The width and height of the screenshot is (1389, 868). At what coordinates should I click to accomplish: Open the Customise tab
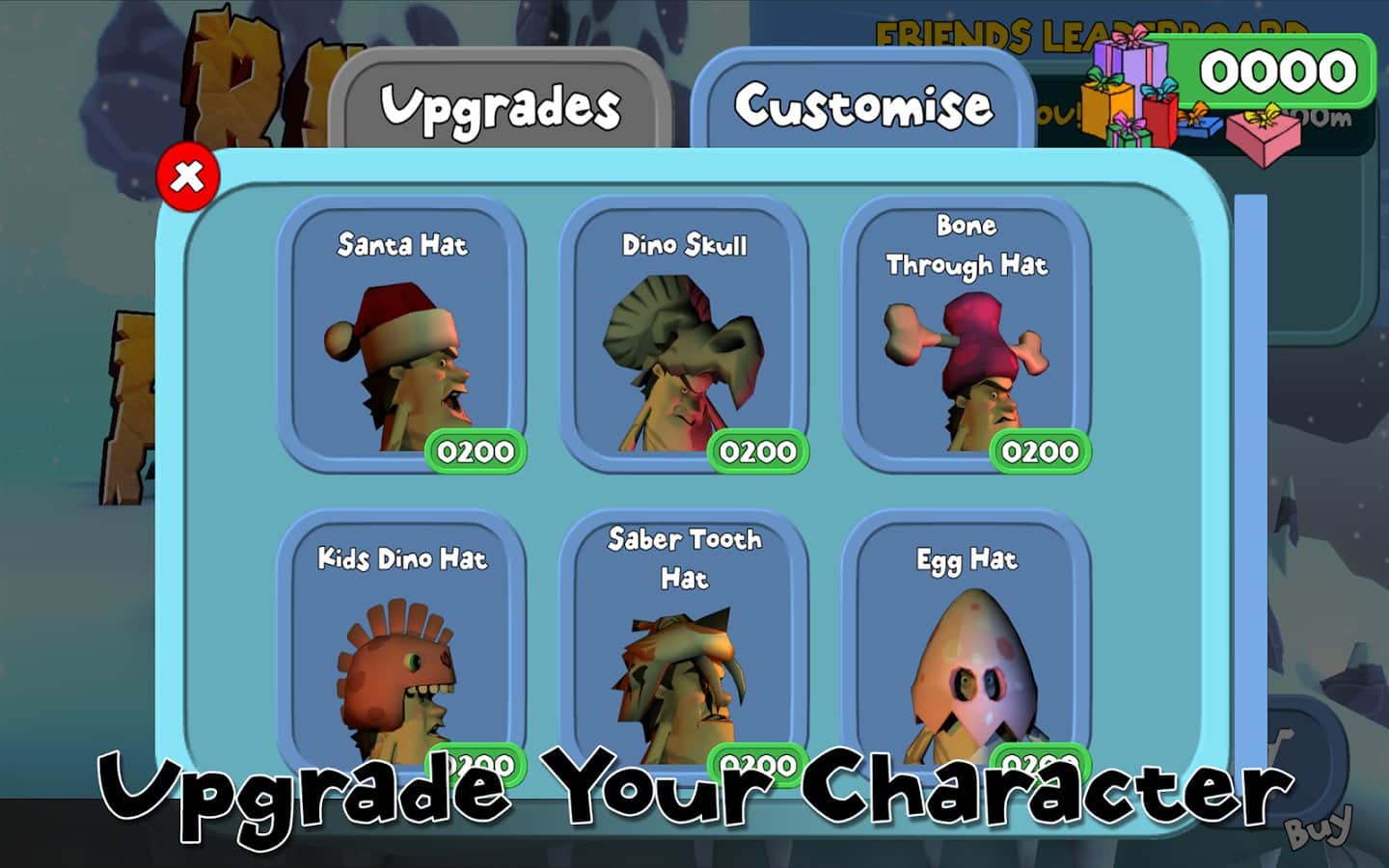[x=862, y=104]
